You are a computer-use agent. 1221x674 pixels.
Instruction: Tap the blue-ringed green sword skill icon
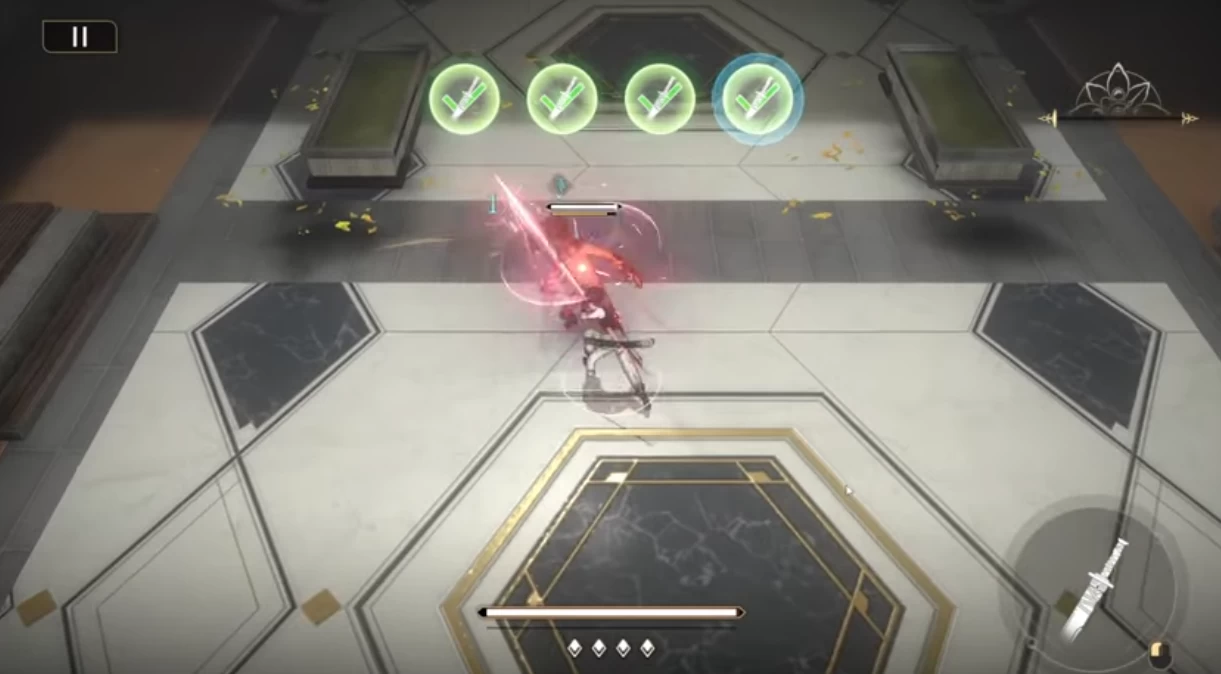757,98
